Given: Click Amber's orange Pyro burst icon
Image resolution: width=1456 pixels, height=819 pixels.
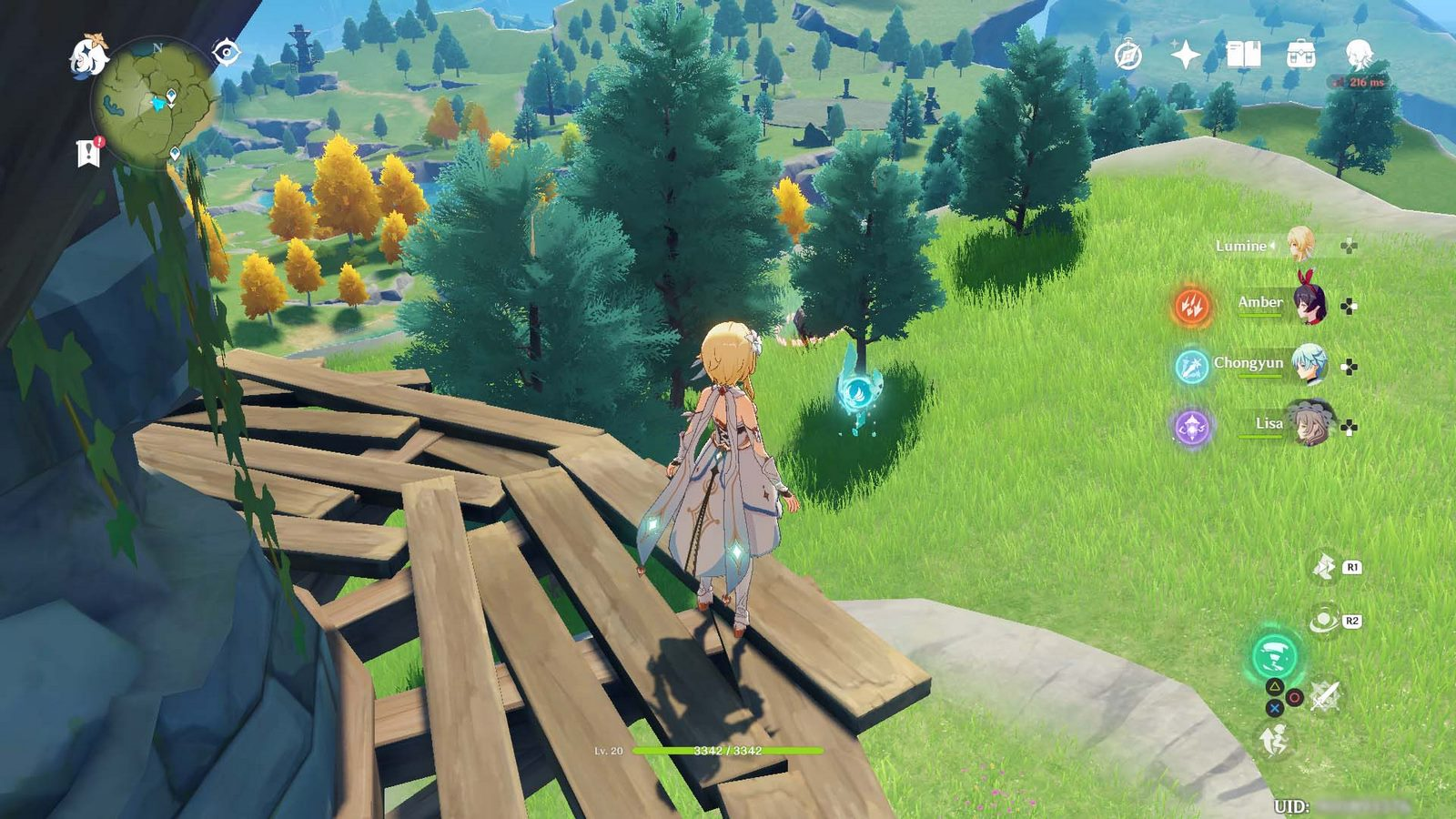Looking at the screenshot, I should [1191, 306].
